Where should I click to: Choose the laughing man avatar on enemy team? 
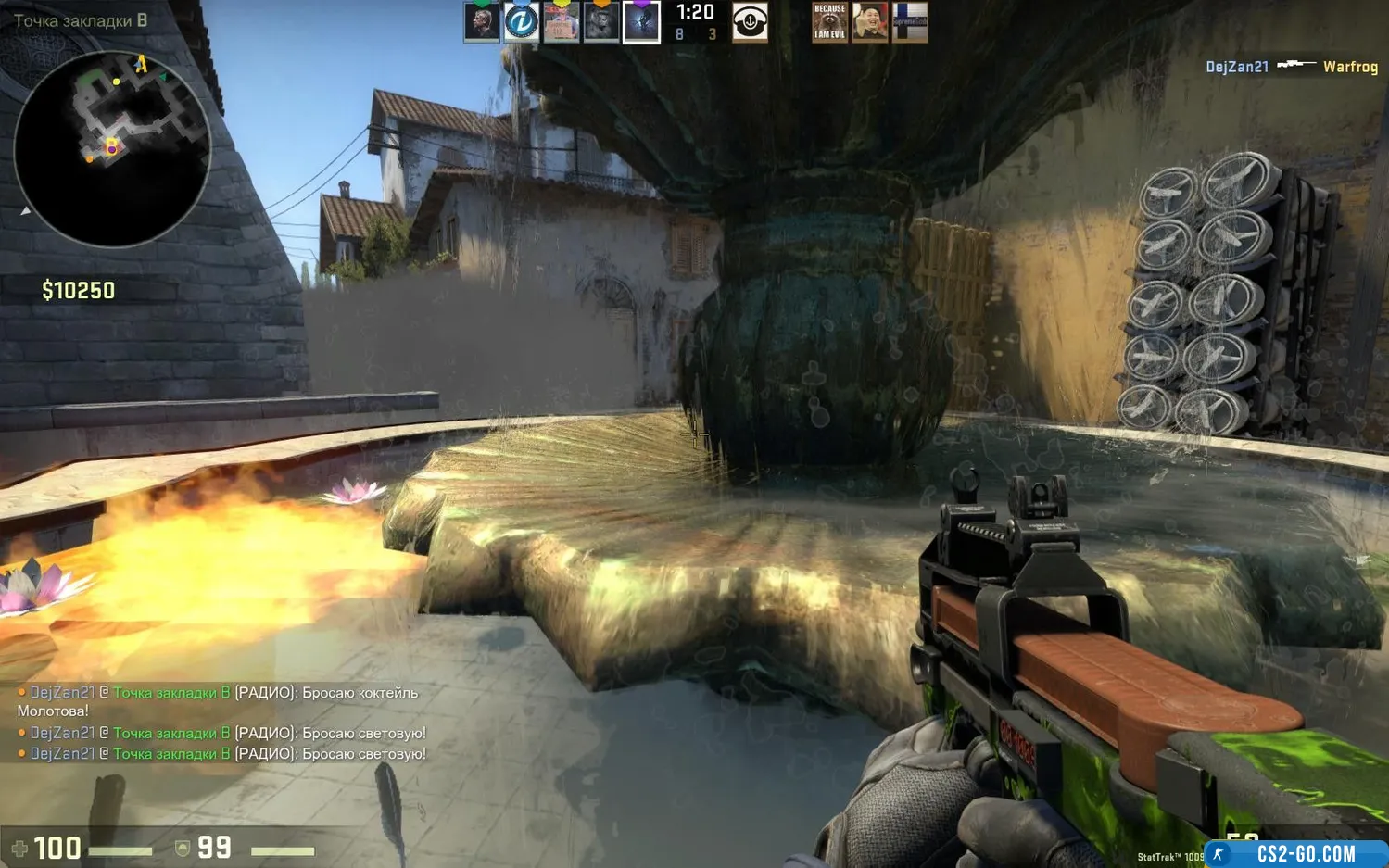point(869,22)
